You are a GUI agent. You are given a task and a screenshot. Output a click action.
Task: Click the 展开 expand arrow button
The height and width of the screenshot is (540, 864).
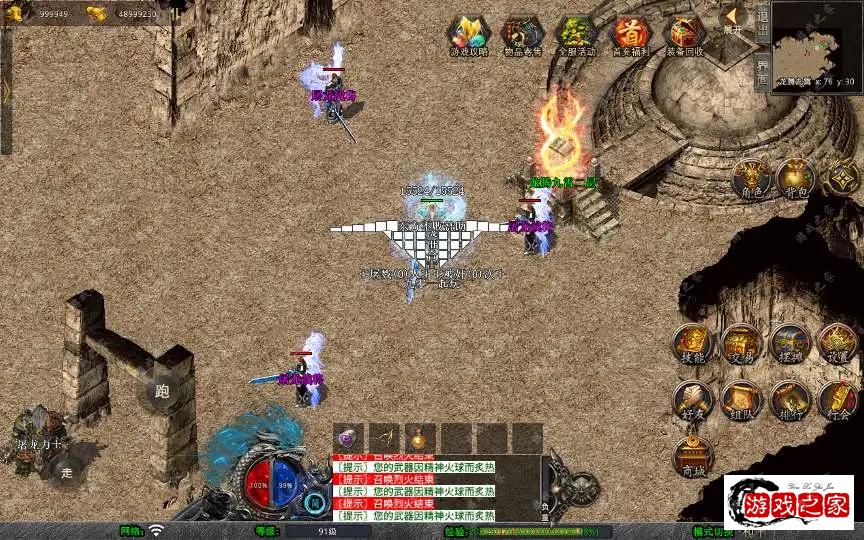[733, 20]
